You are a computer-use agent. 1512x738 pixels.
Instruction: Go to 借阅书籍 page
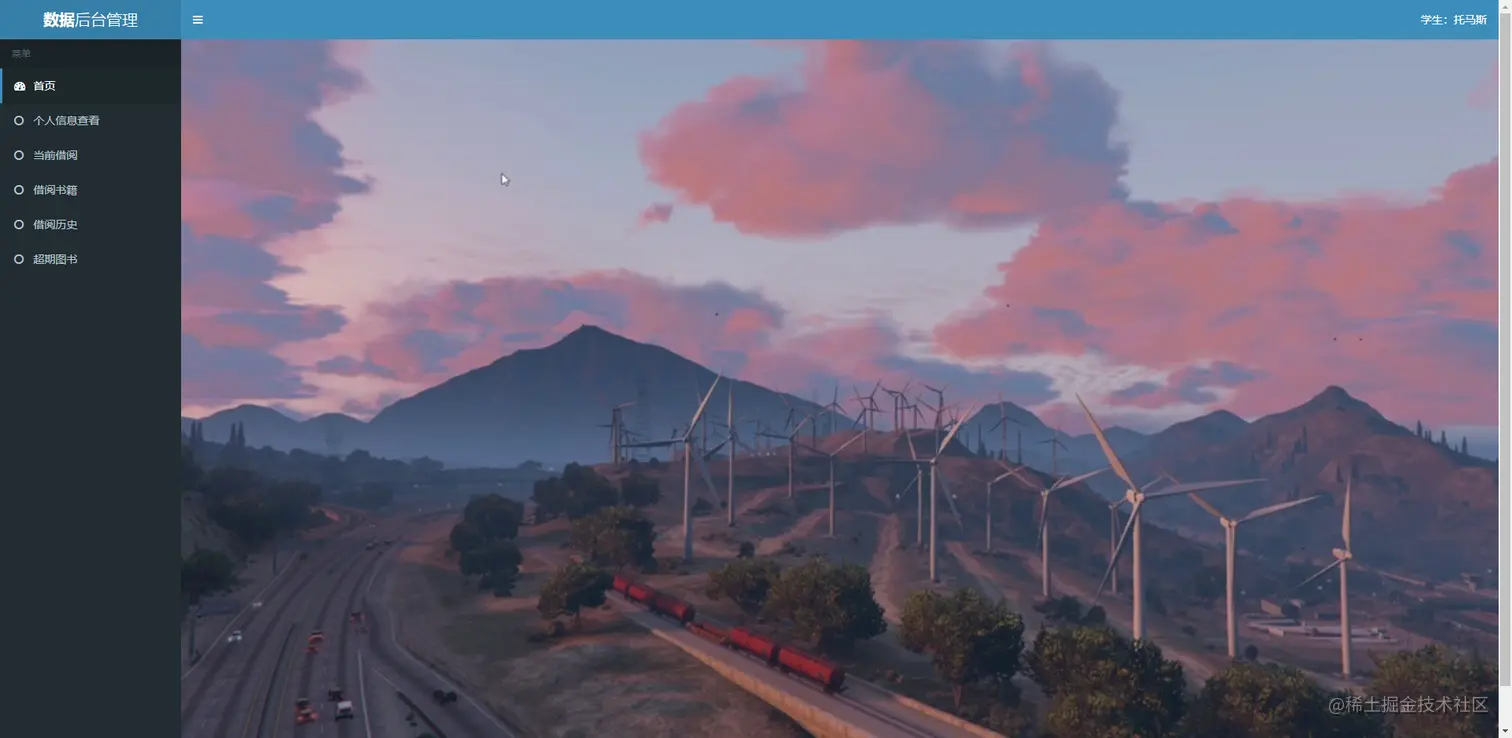[x=55, y=190]
